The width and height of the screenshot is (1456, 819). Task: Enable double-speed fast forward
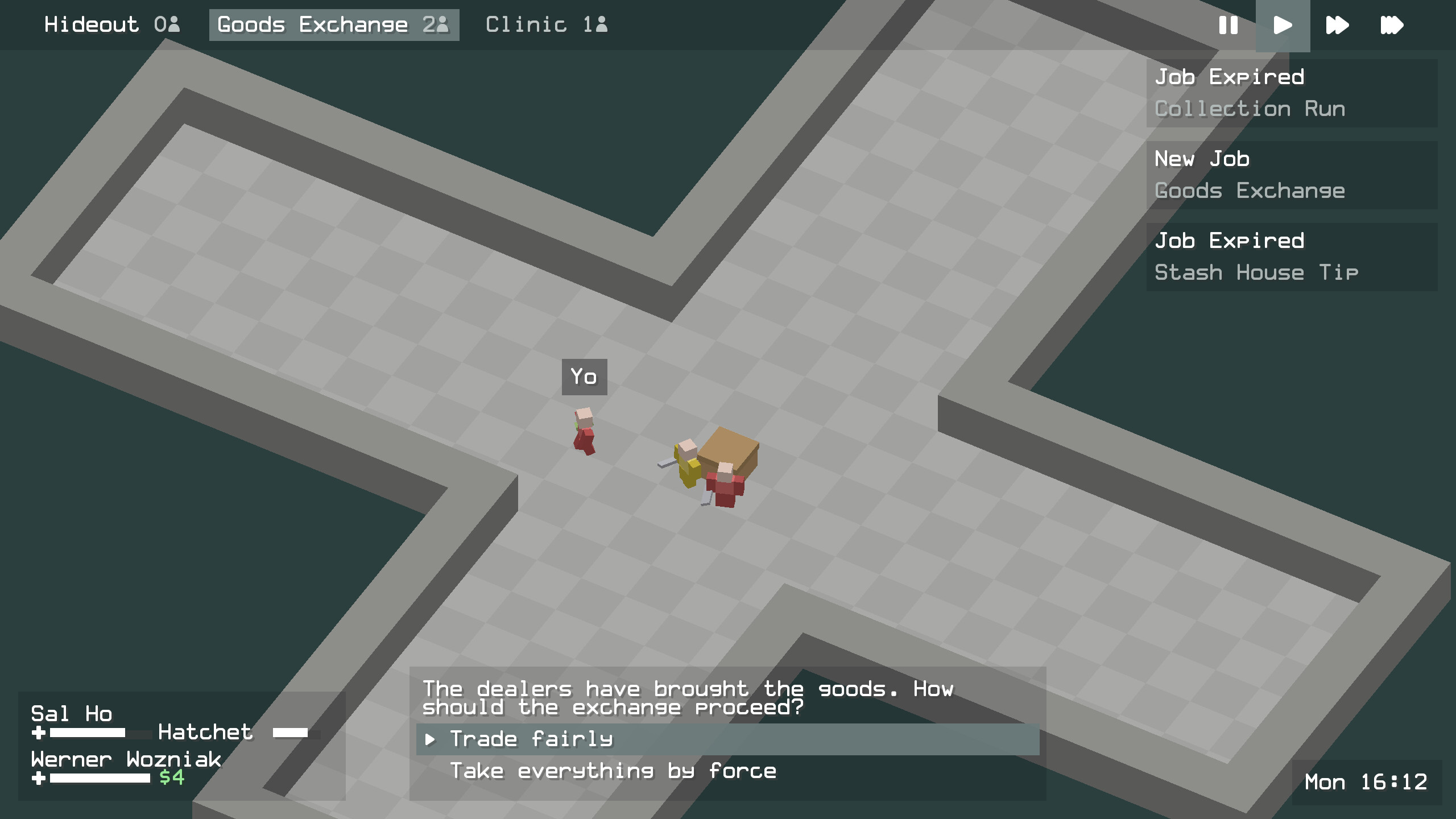pyautogui.click(x=1337, y=25)
